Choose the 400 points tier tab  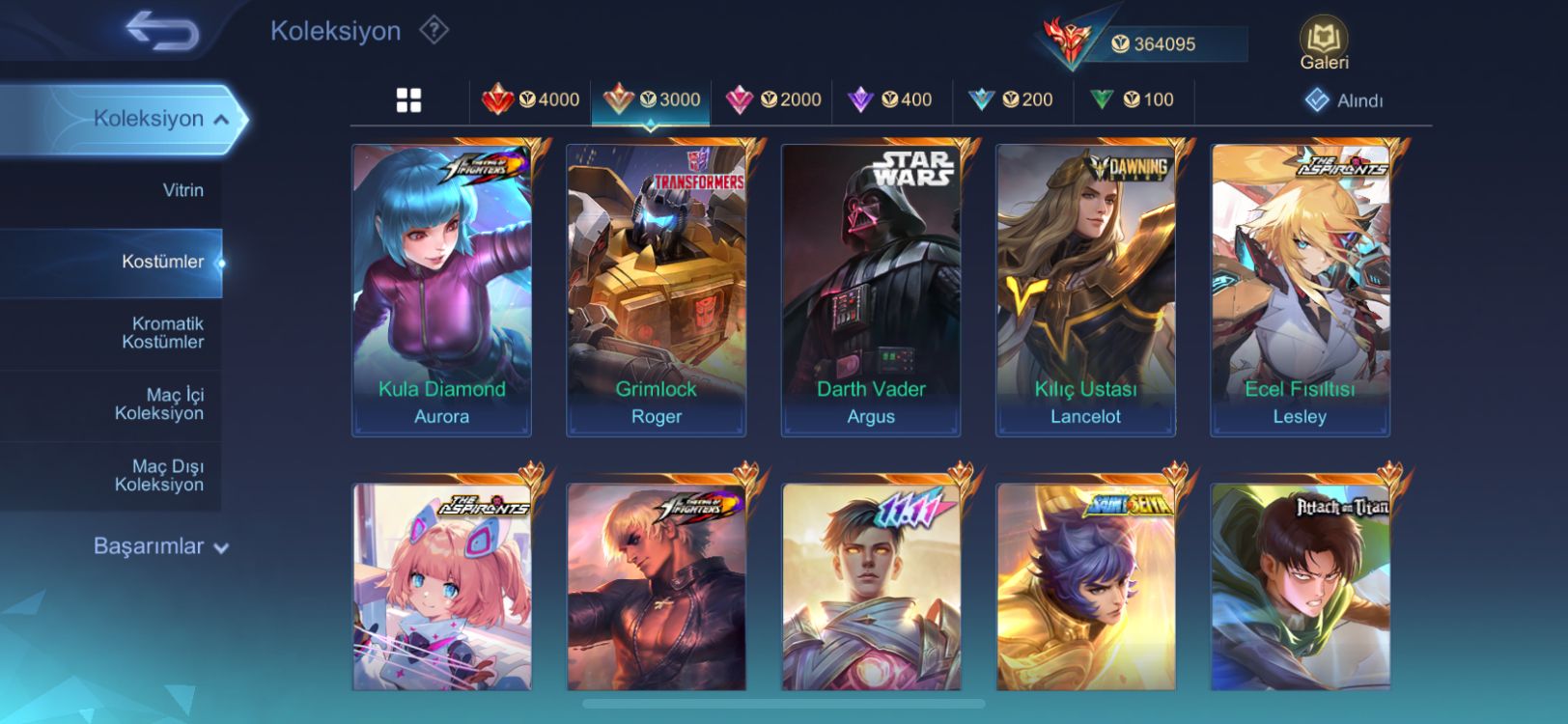890,99
